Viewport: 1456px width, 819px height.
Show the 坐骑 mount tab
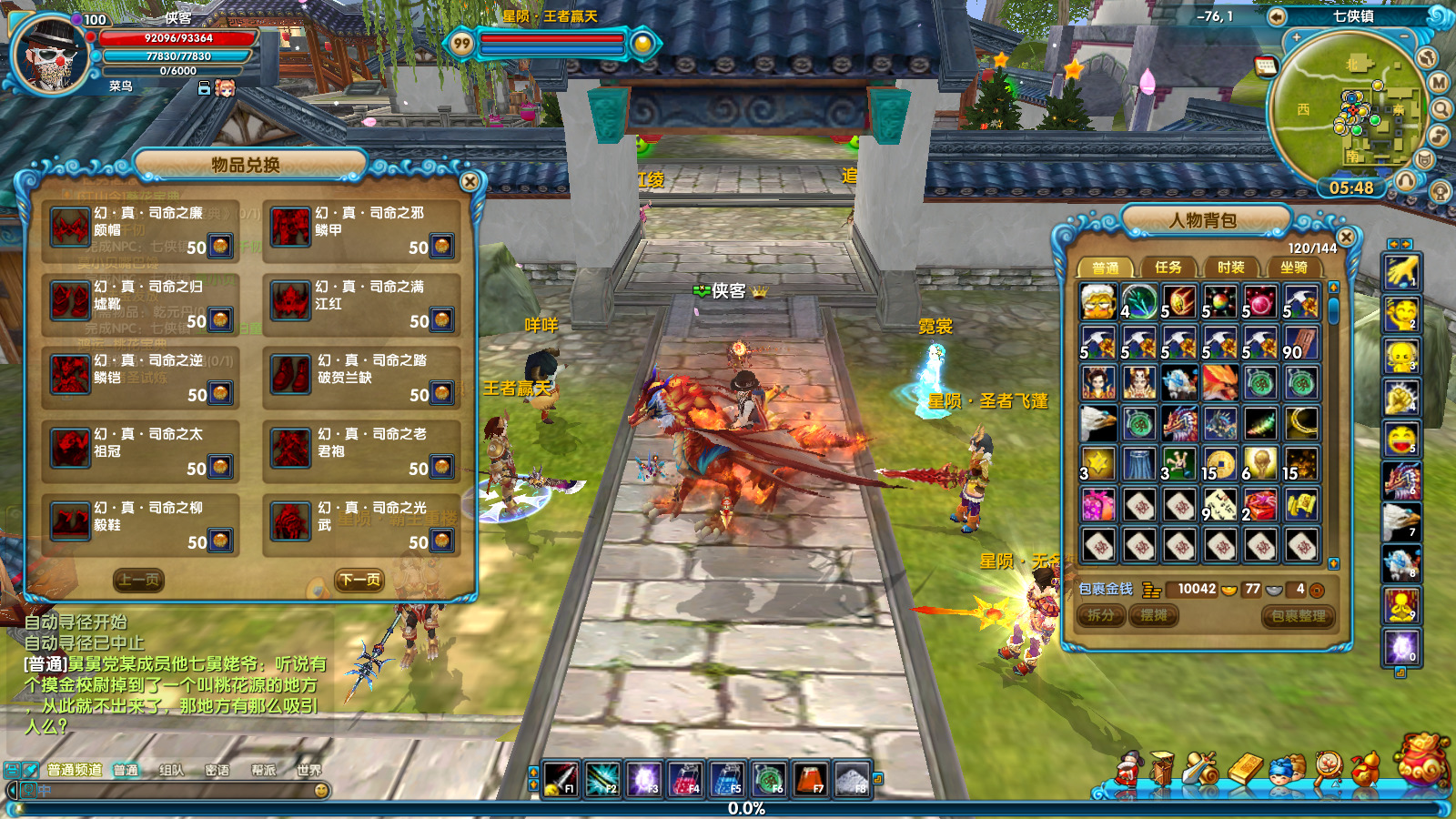pos(1293,268)
